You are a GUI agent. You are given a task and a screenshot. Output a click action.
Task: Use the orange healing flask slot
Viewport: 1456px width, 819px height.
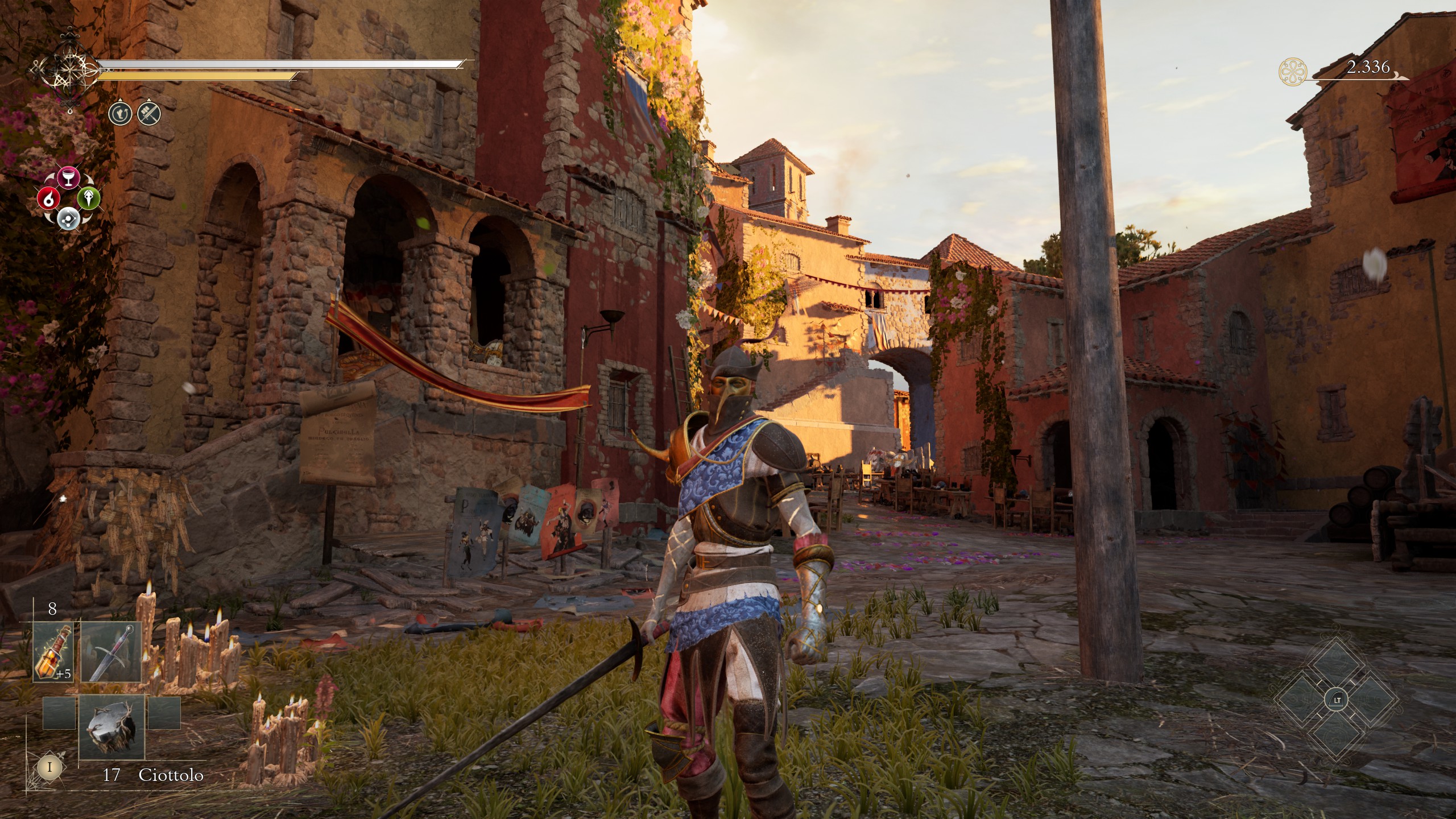54,652
